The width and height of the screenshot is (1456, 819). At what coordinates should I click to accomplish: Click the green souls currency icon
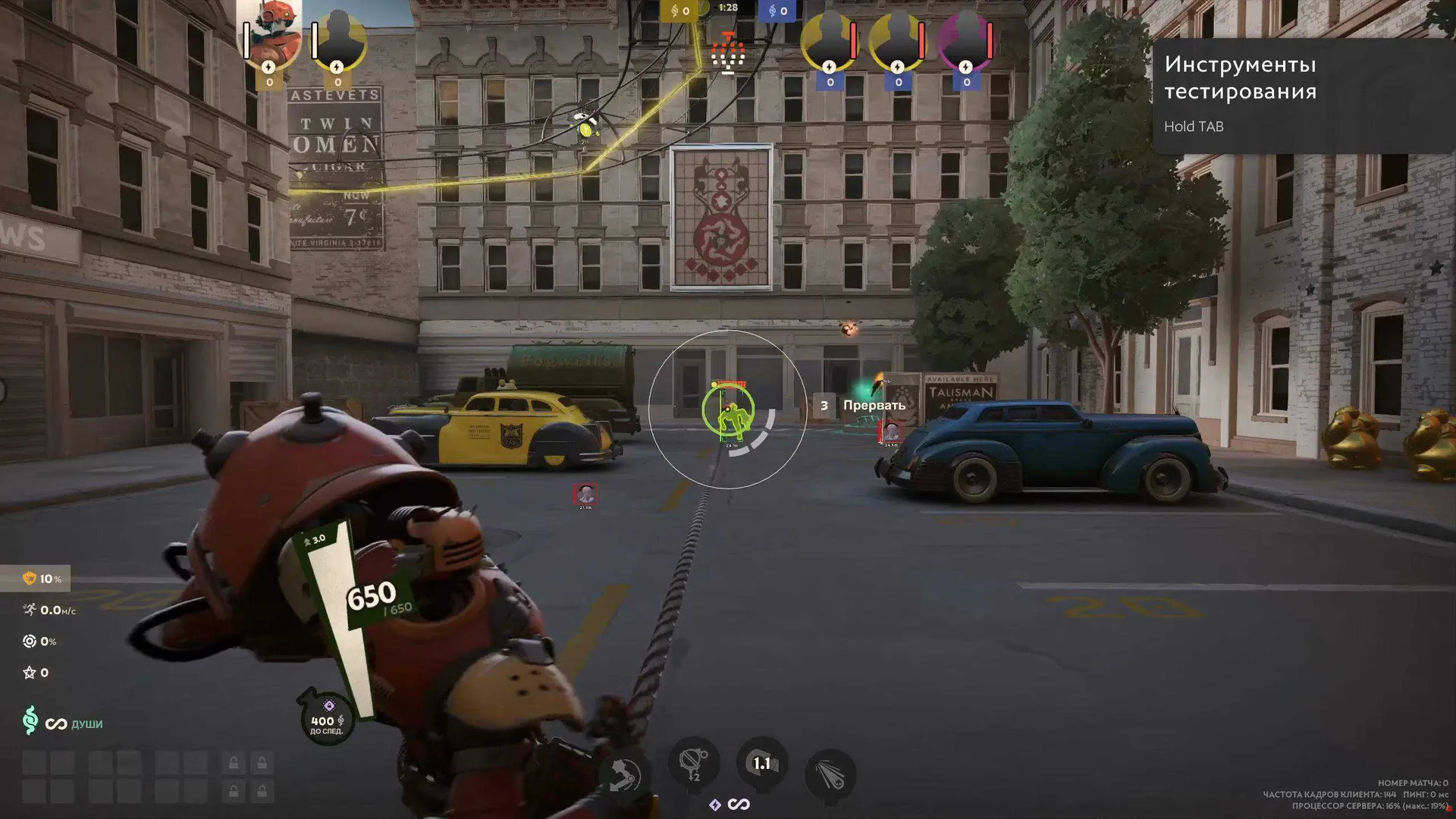pyautogui.click(x=30, y=720)
